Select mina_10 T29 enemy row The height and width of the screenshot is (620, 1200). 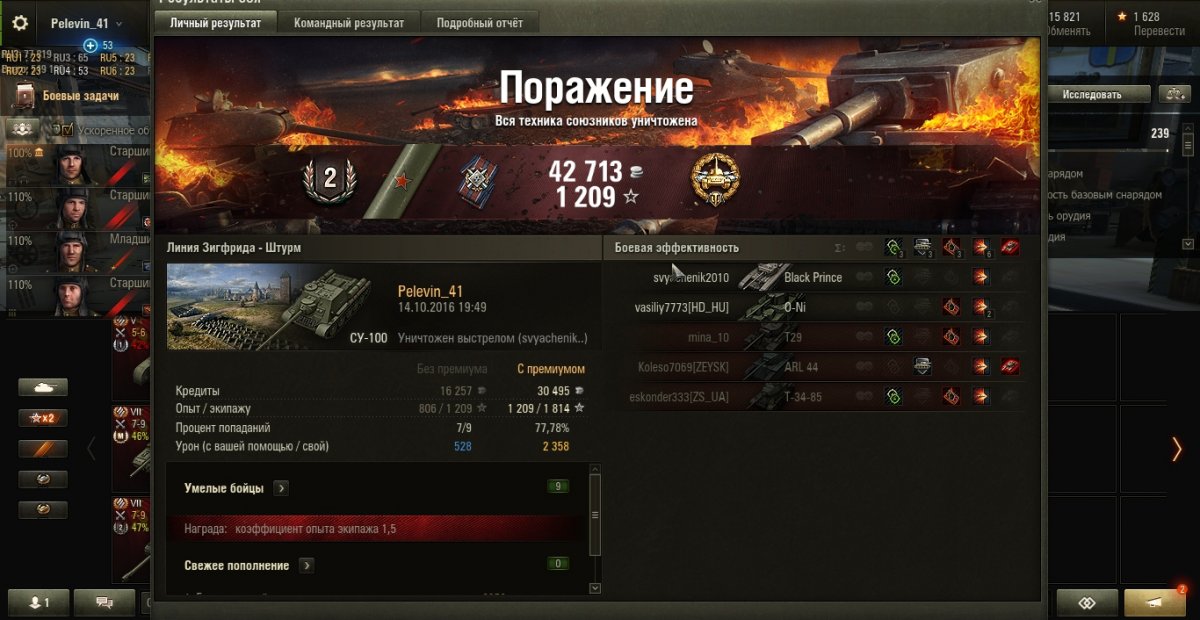740,337
